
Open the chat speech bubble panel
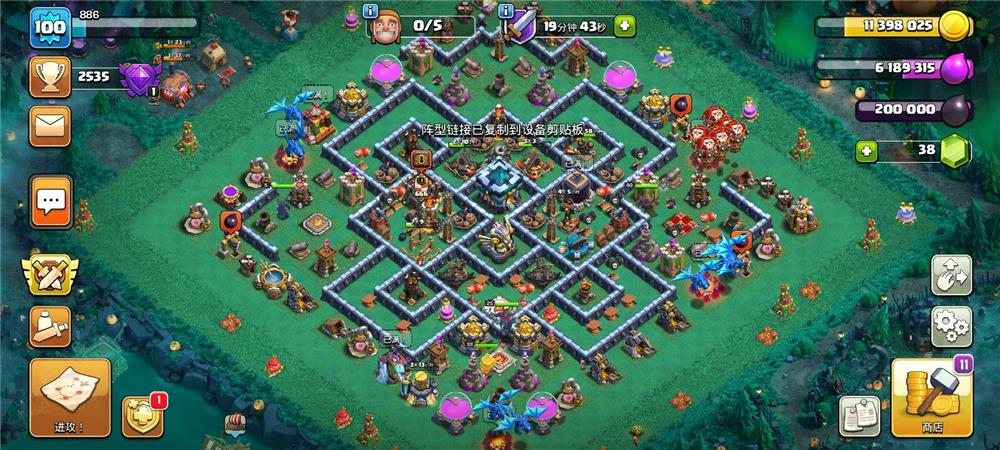coord(49,201)
